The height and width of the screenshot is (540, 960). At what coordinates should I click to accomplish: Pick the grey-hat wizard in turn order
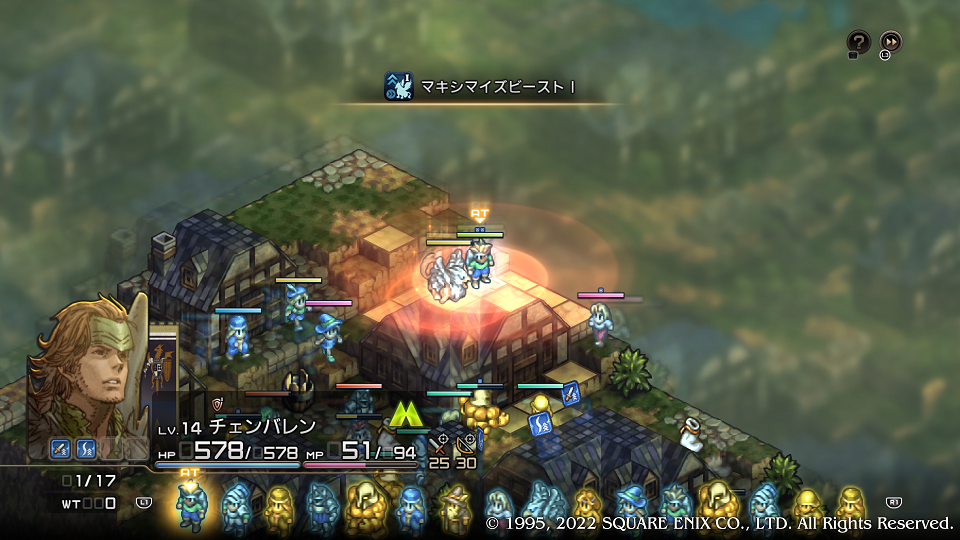tap(455, 506)
